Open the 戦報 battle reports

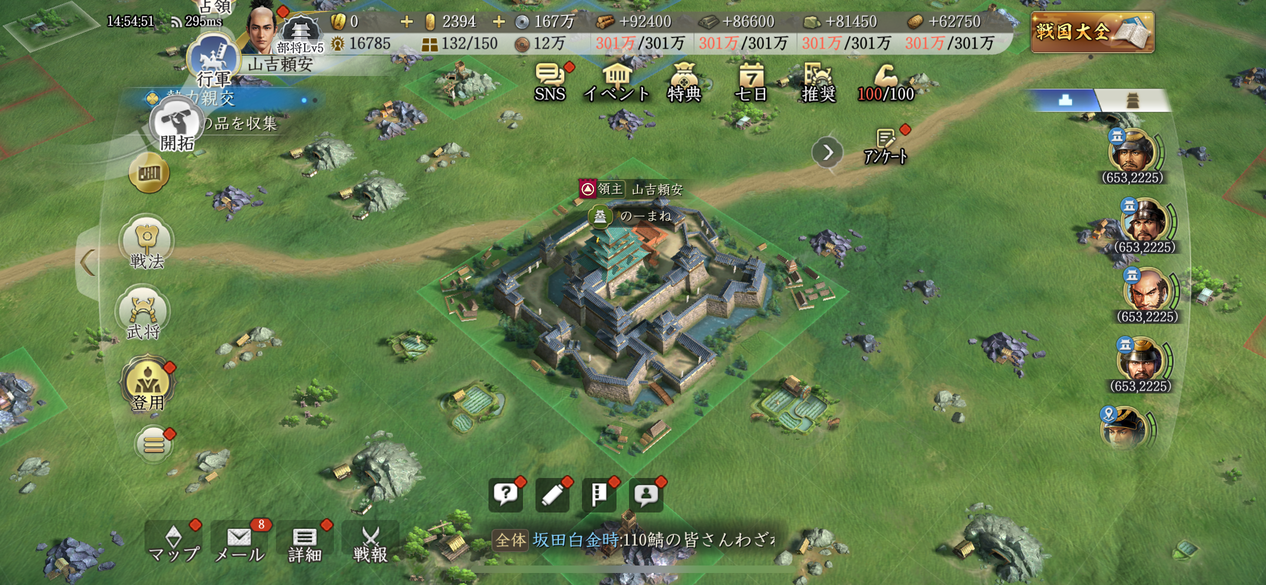coord(370,543)
